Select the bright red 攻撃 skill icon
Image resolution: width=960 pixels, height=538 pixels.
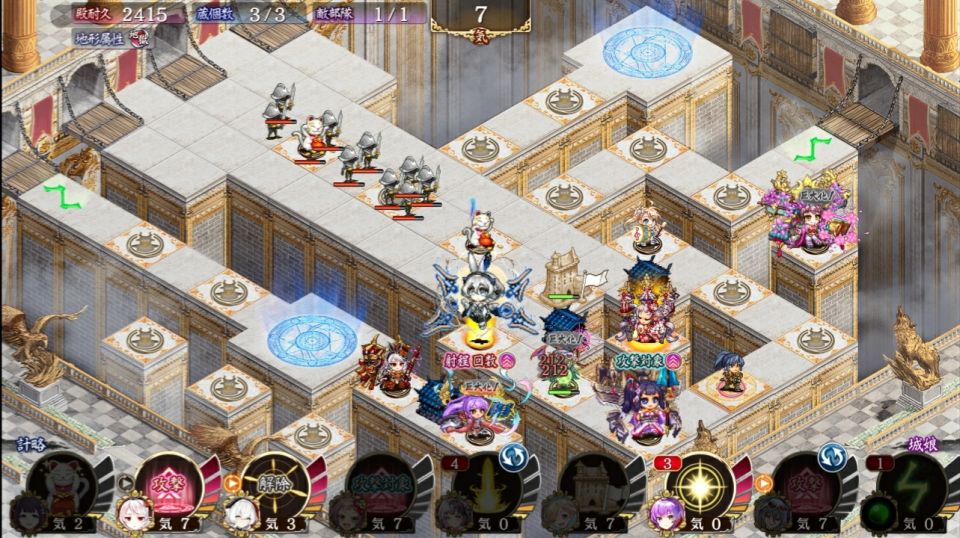tap(167, 486)
